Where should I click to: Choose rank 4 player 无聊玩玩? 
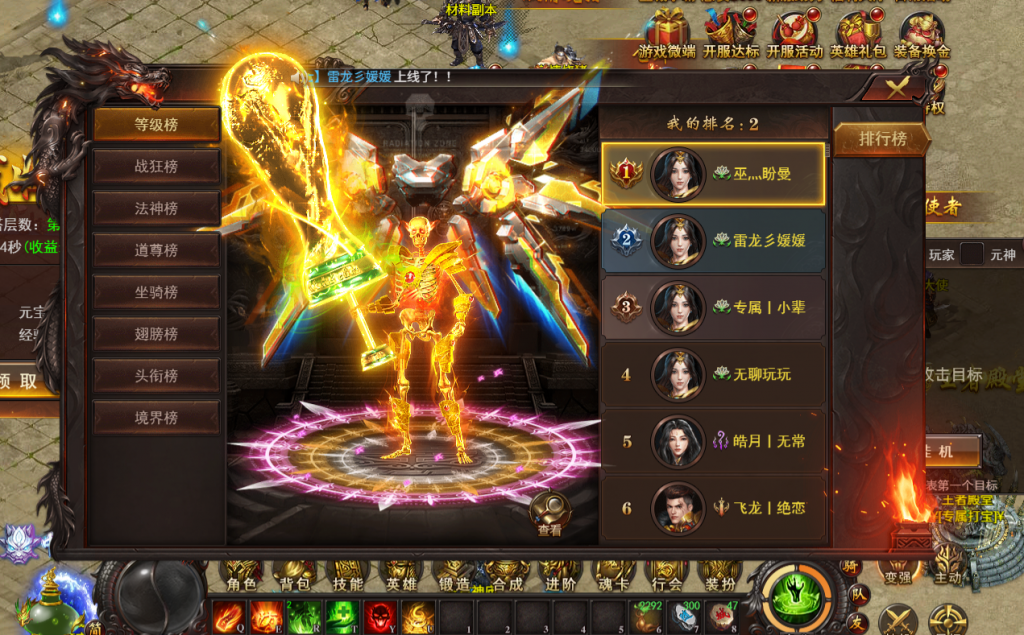[x=714, y=375]
